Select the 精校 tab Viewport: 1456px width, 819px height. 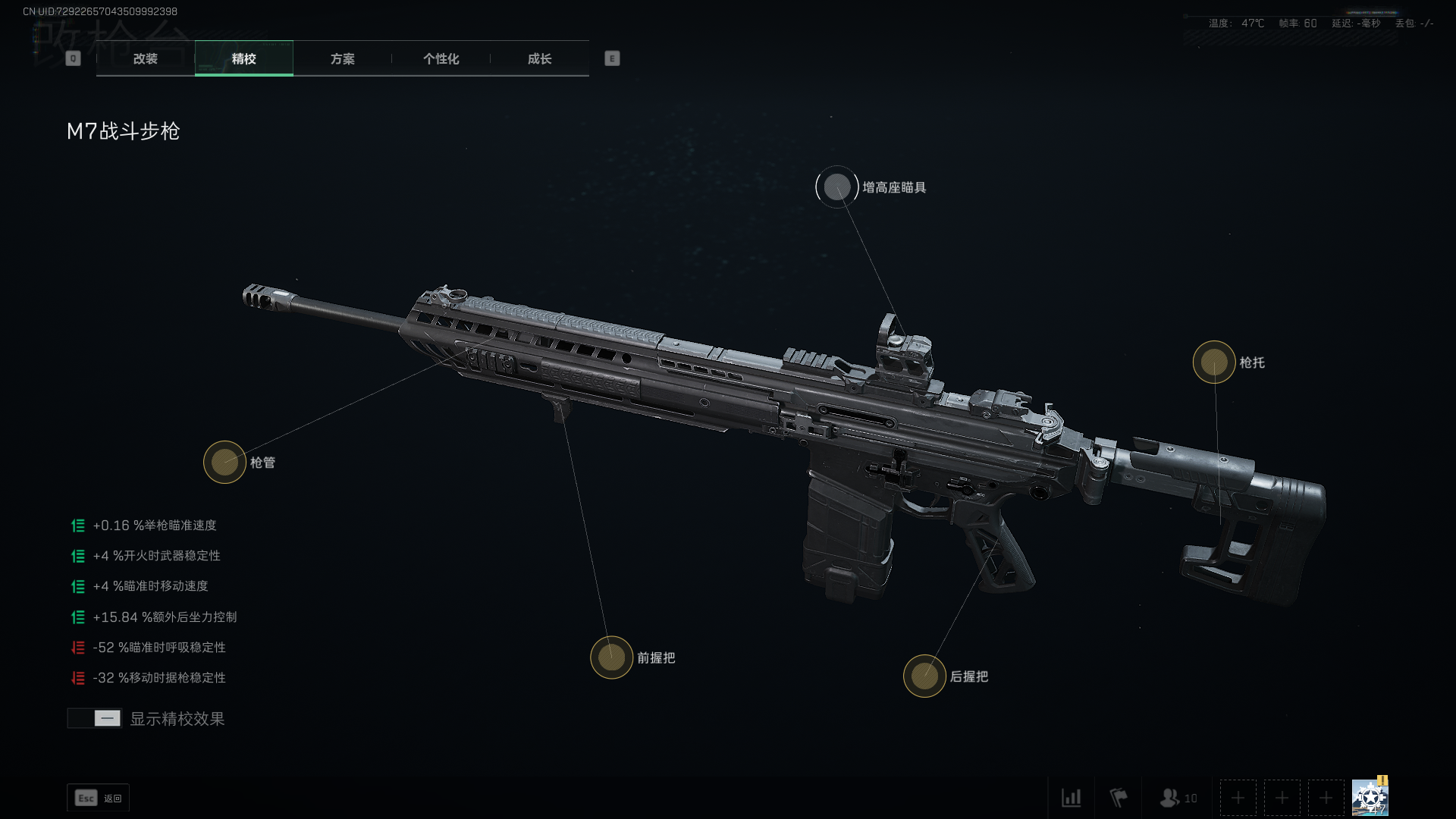tap(243, 58)
